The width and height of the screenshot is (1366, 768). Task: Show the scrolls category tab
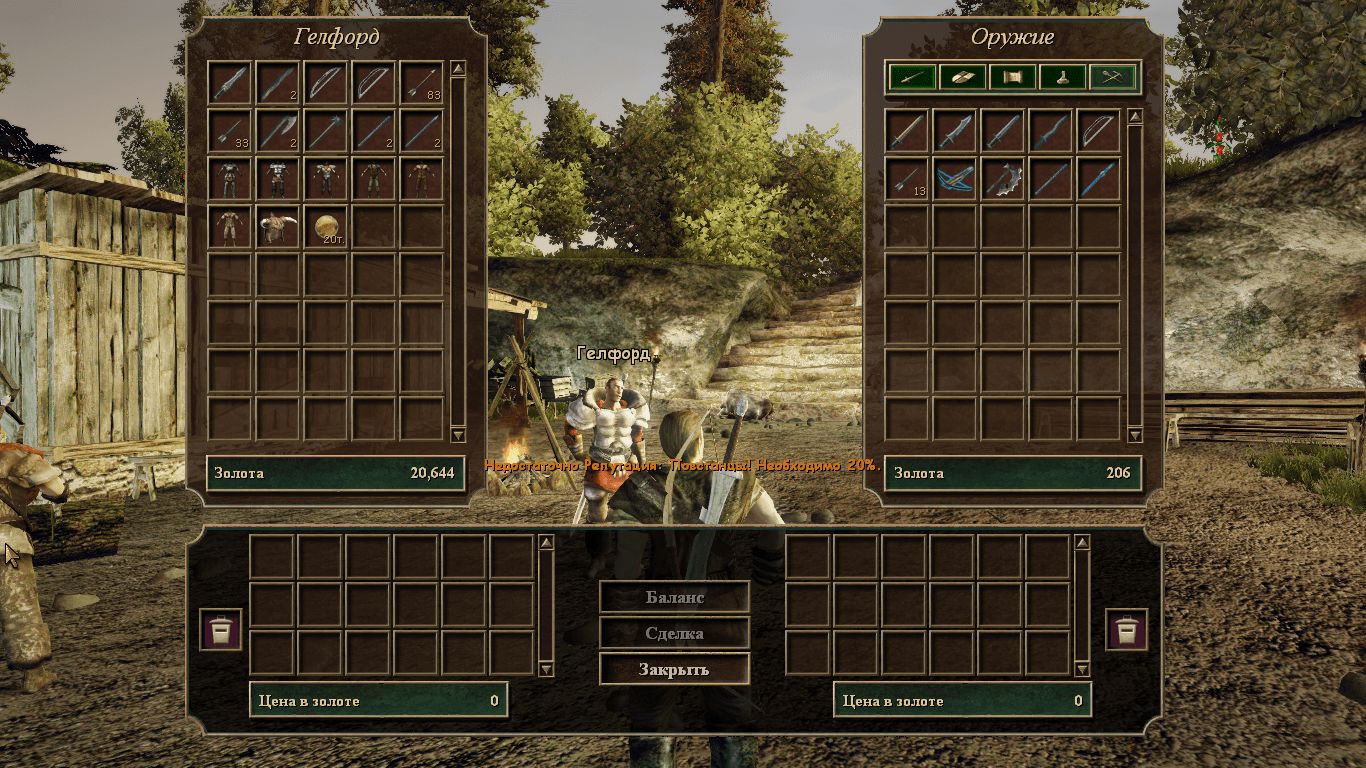(x=1012, y=76)
